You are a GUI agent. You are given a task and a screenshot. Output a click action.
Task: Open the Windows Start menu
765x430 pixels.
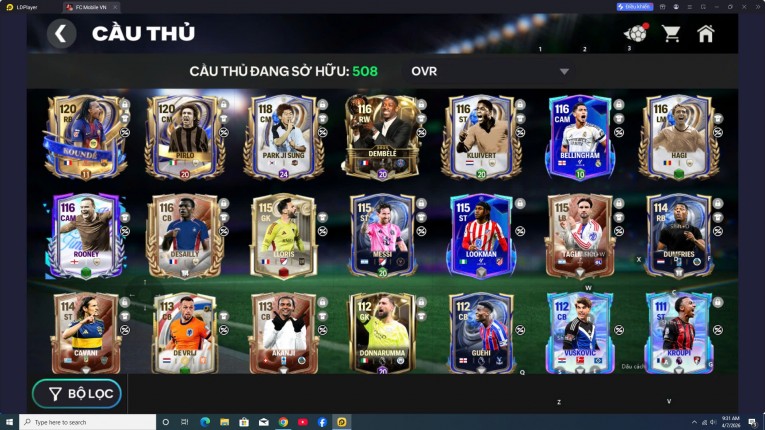pyautogui.click(x=10, y=422)
